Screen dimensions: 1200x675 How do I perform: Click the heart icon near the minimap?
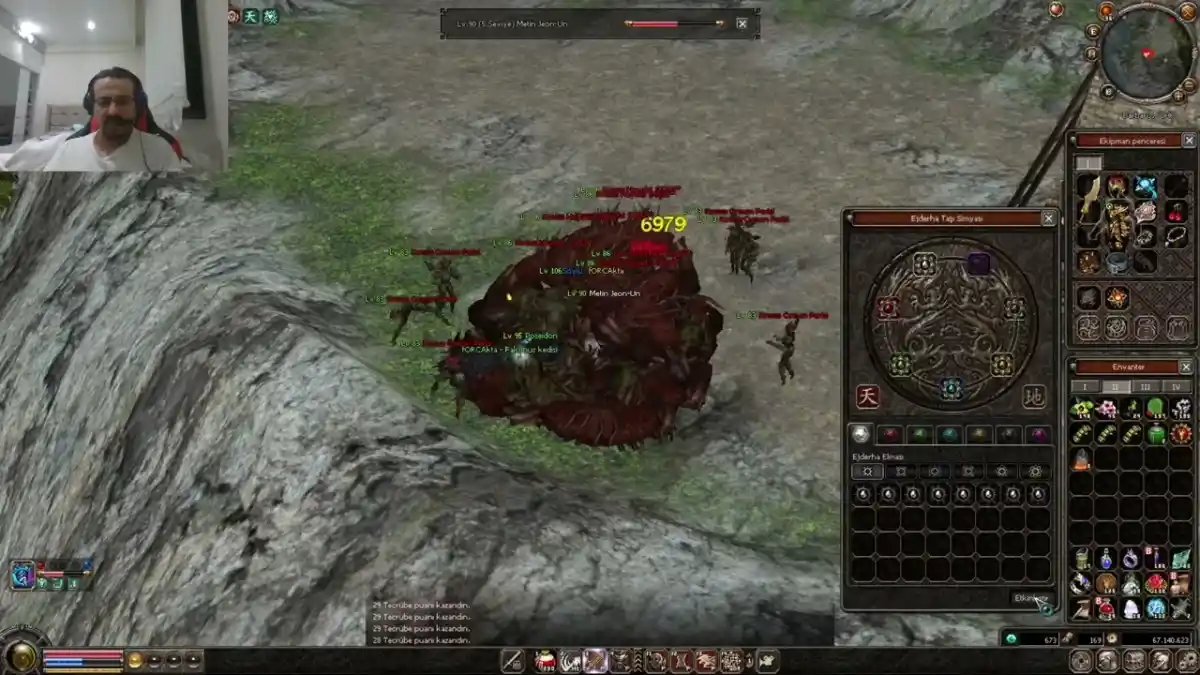click(x=1057, y=9)
